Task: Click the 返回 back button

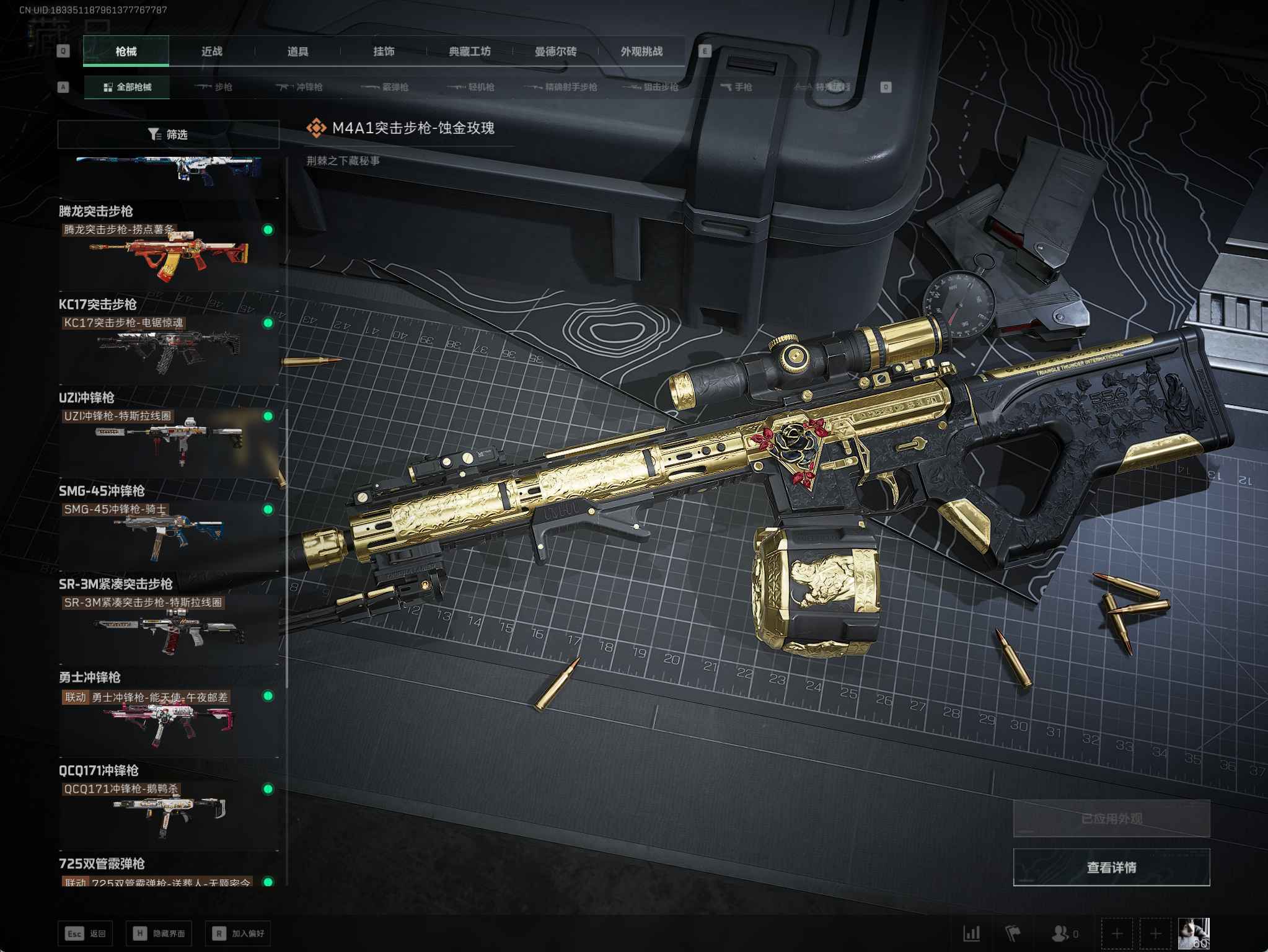Action: point(86,933)
